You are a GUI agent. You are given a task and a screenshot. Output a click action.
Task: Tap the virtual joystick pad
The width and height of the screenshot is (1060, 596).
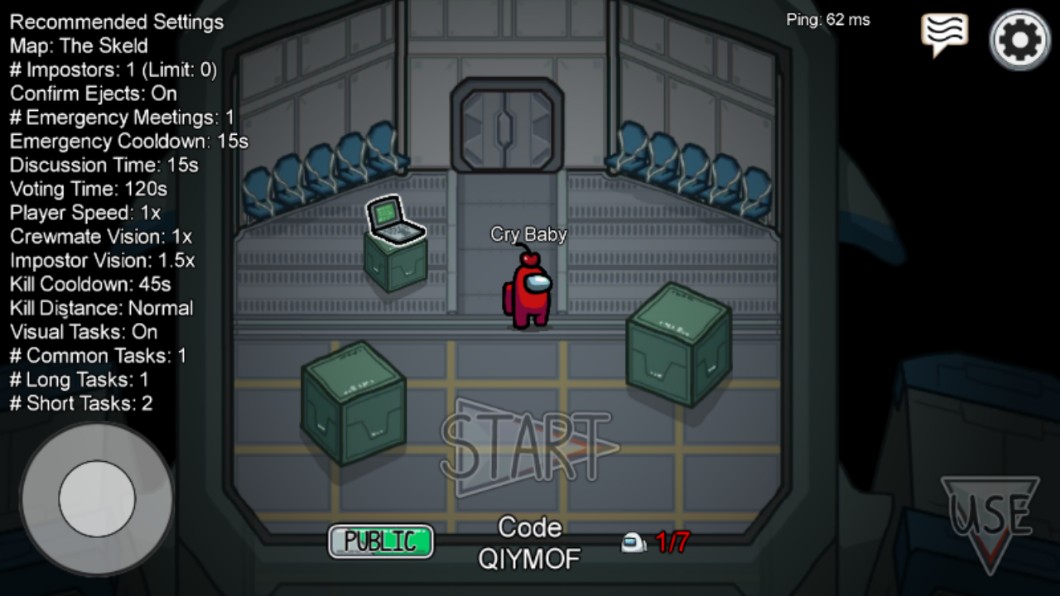(x=96, y=498)
